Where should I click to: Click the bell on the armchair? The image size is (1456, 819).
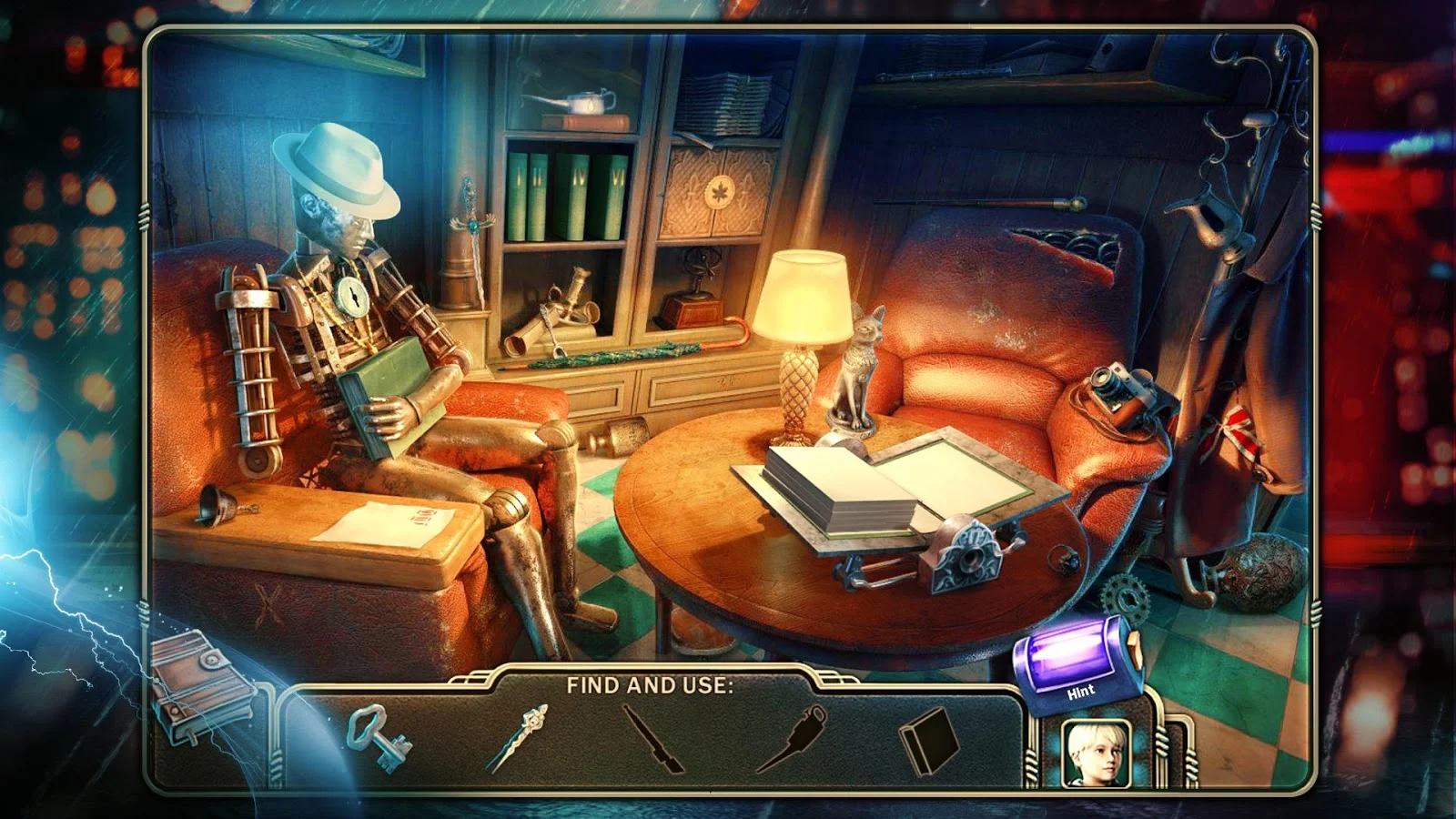click(x=216, y=502)
